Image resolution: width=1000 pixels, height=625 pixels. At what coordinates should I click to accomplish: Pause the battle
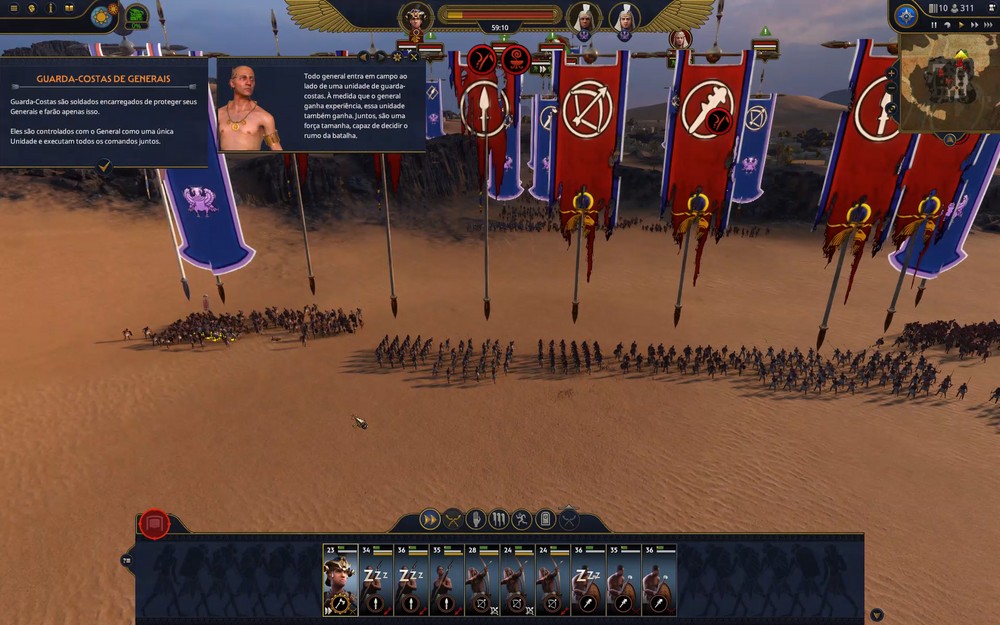click(x=934, y=25)
